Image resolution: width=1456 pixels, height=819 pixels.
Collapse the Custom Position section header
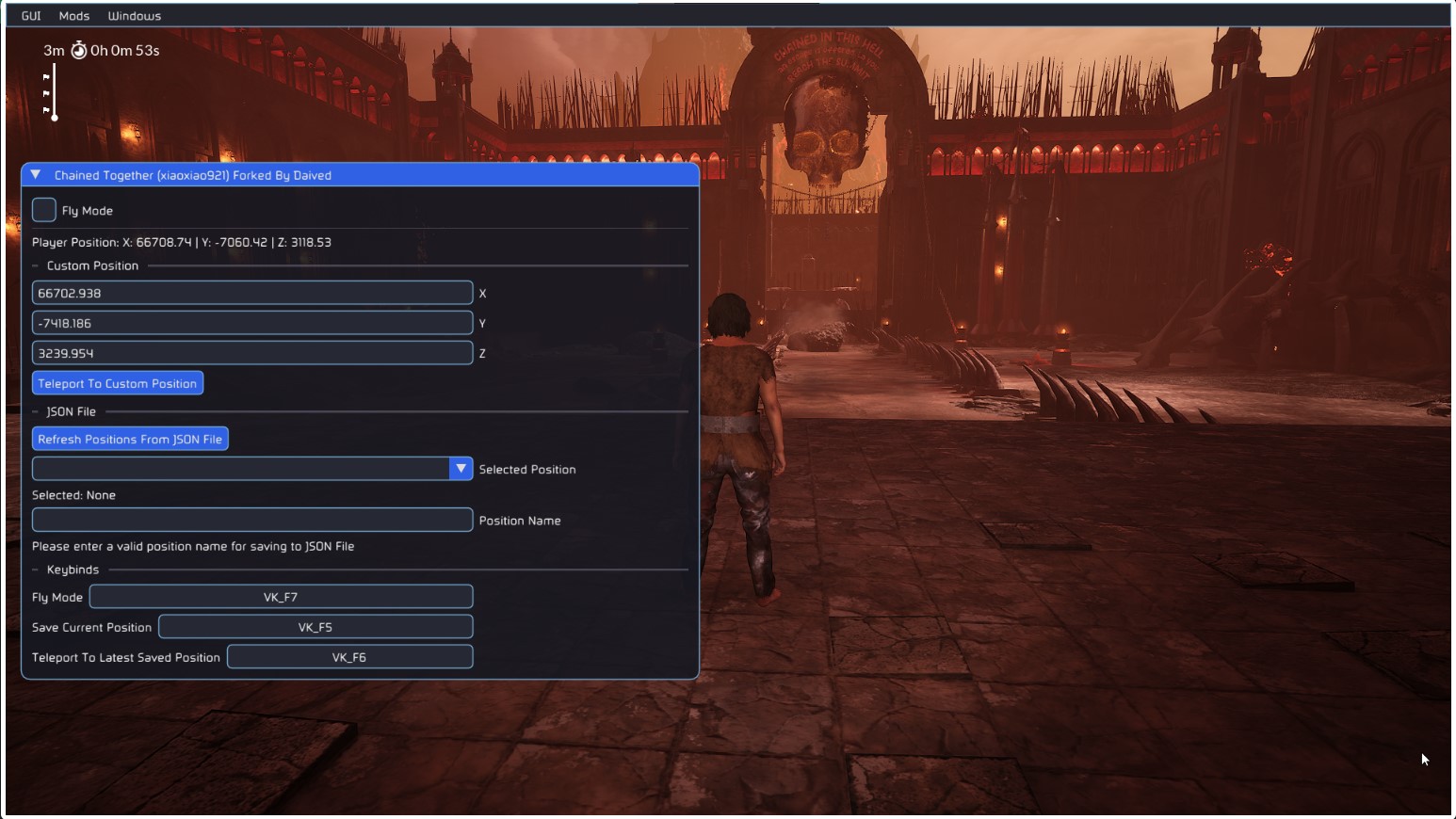tap(92, 265)
